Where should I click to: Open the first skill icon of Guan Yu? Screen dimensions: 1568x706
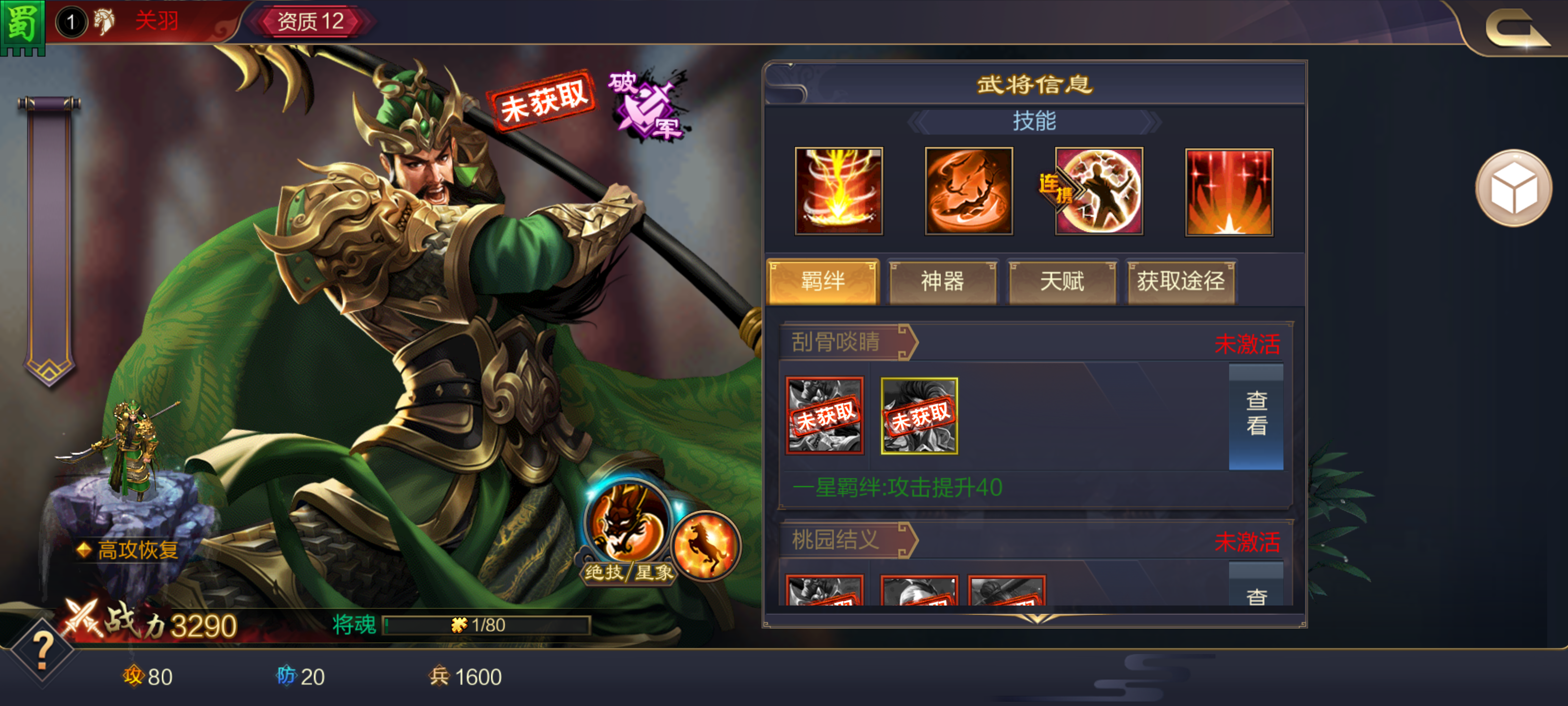(x=839, y=191)
